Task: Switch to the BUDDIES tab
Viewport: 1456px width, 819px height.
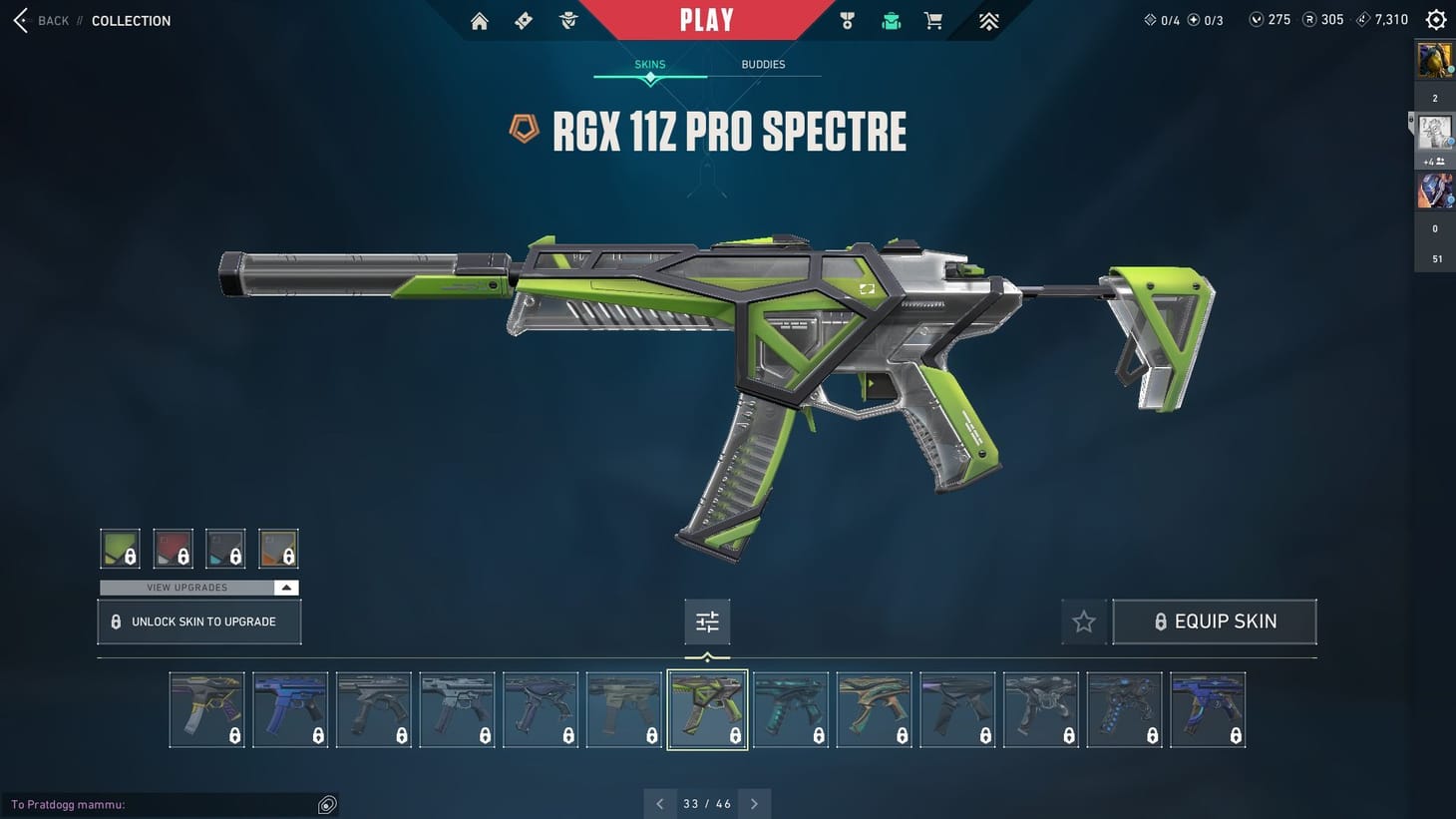Action: 763,64
